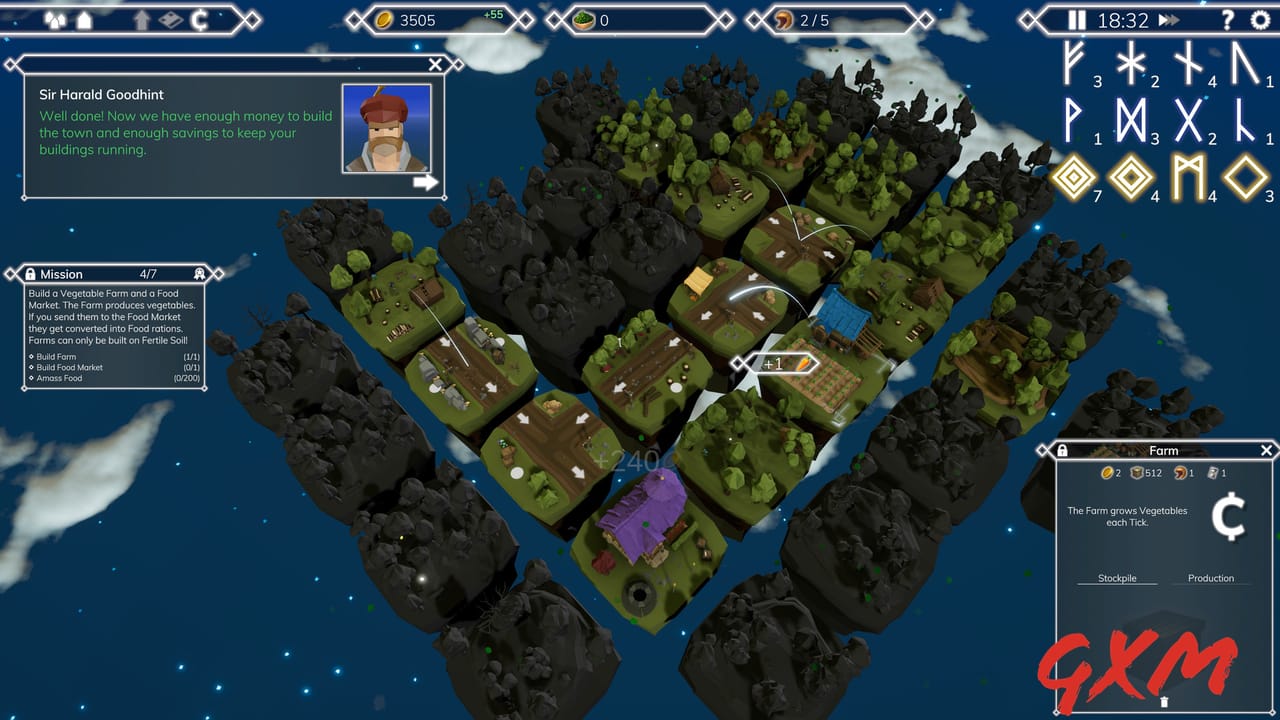
Task: Pause the game with the pause button
Action: 1077,19
